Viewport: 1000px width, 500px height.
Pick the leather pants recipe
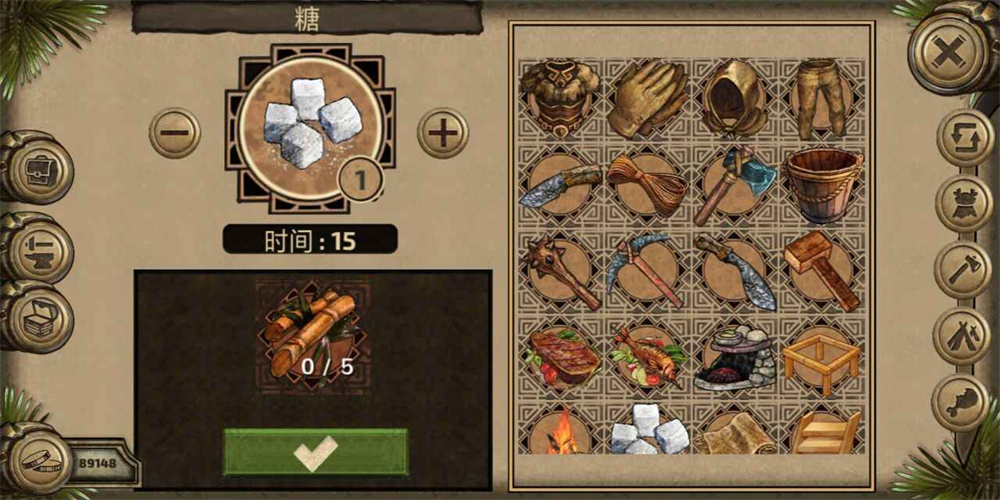point(822,98)
